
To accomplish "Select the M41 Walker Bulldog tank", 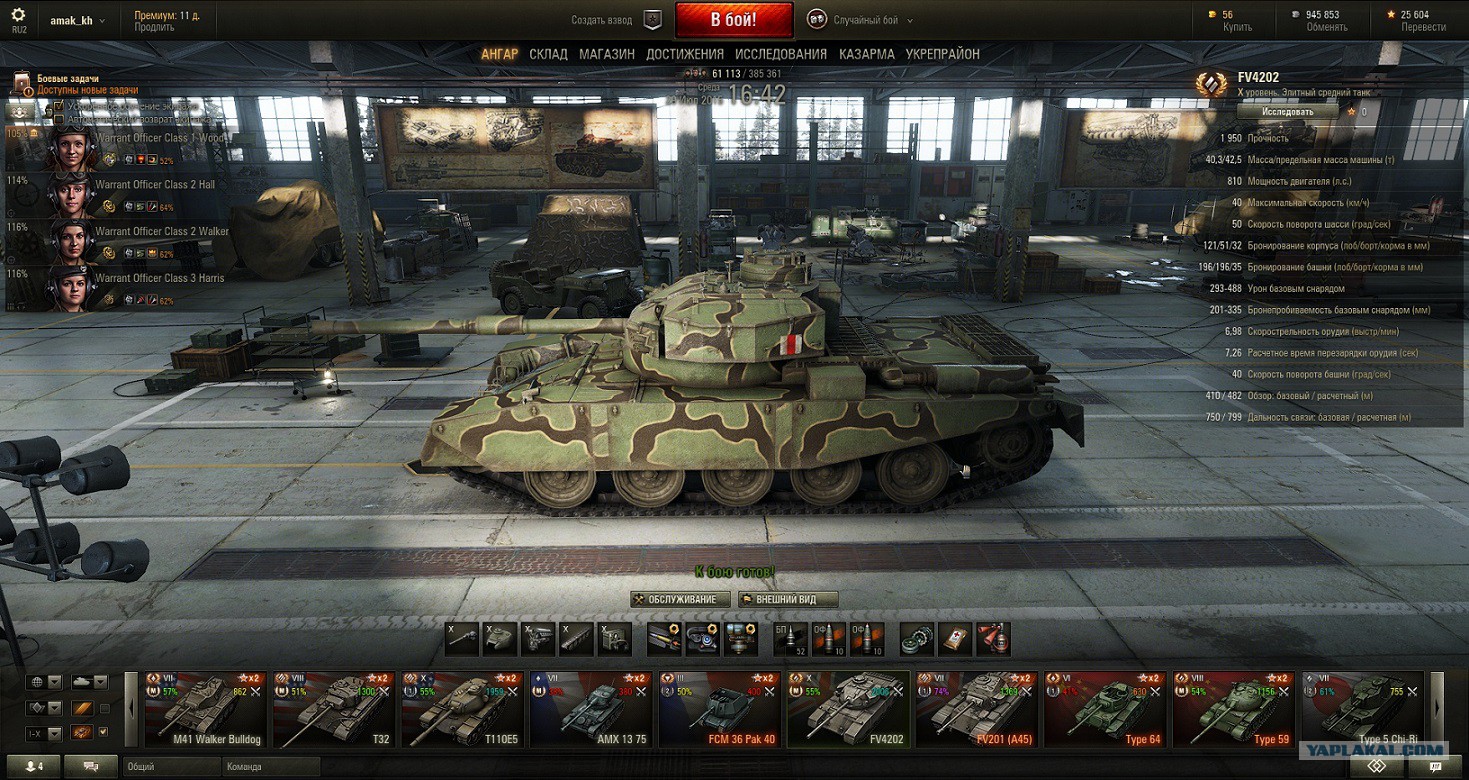I will point(205,710).
